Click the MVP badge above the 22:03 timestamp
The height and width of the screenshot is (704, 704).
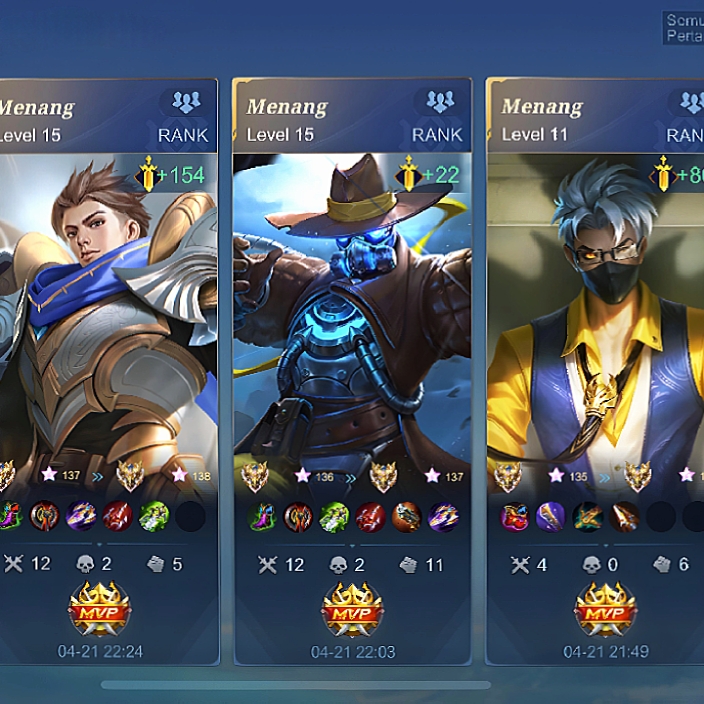point(352,608)
